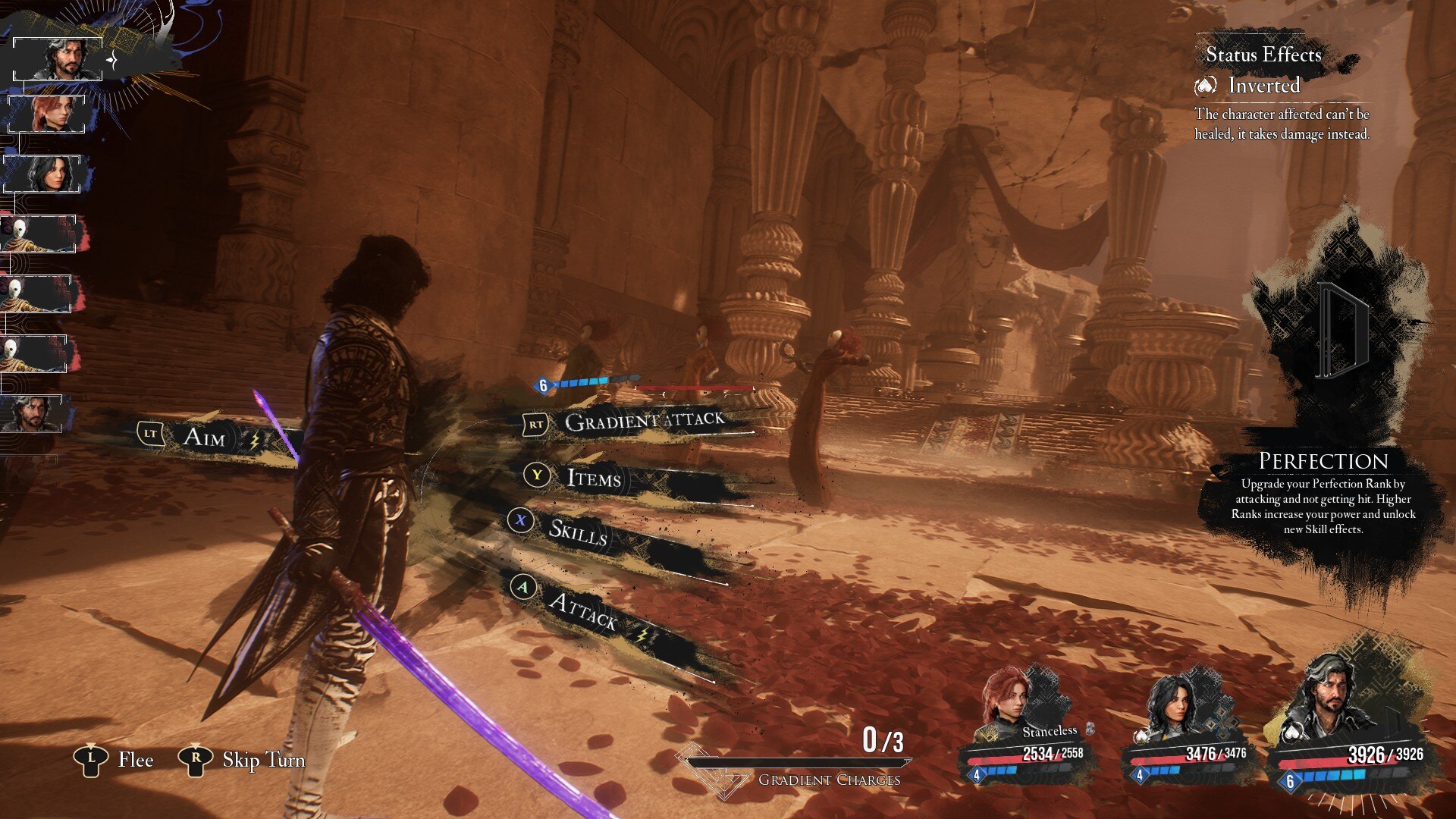Trigger Gradient Attack with the RT button icon
This screenshot has height=819, width=1456.
pyautogui.click(x=535, y=425)
